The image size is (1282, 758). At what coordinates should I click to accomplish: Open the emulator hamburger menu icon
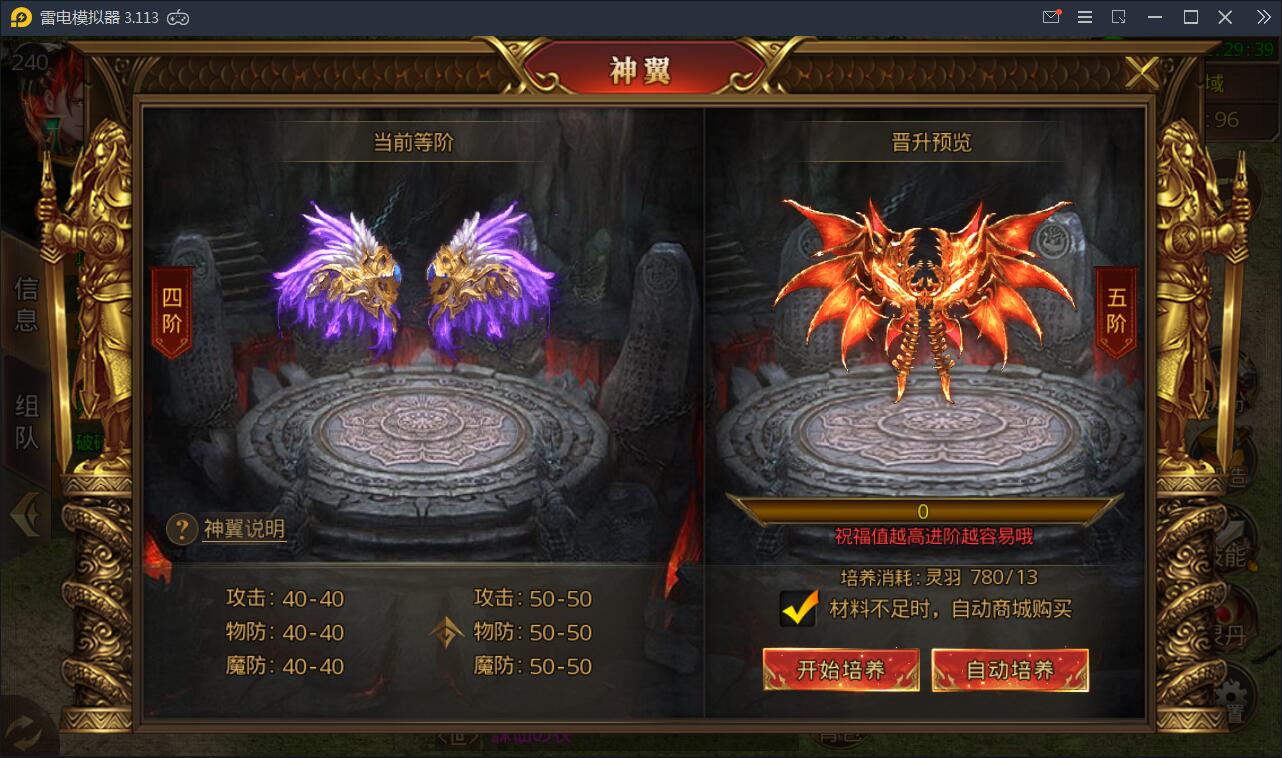(x=1084, y=17)
